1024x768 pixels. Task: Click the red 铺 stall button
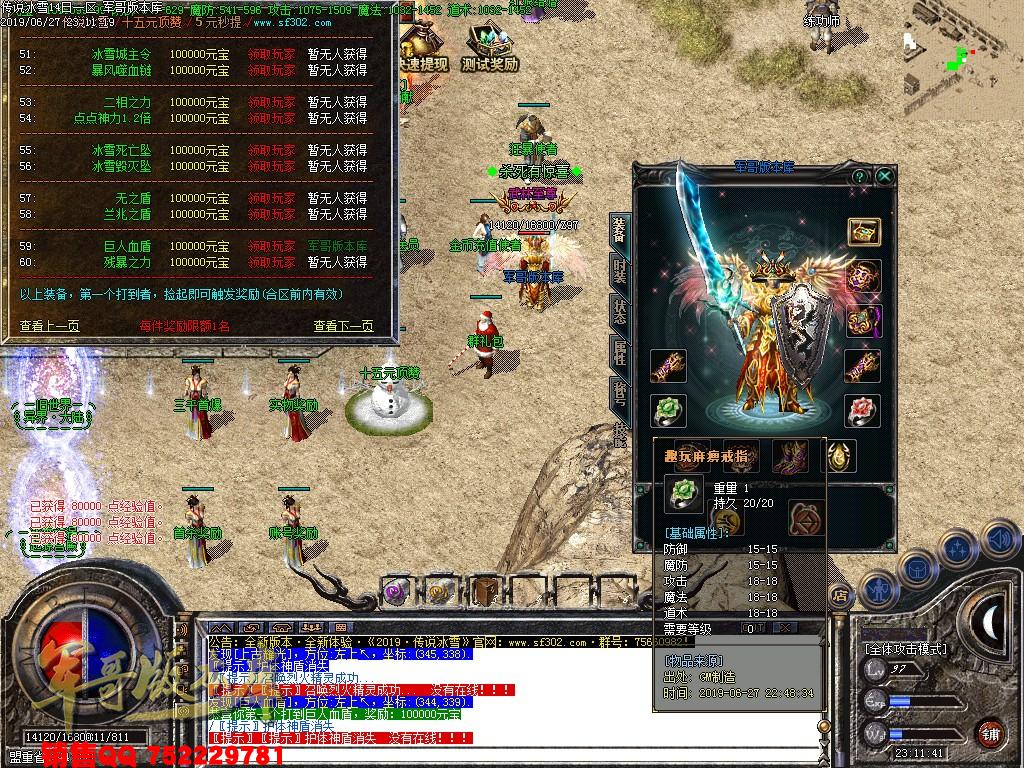click(990, 733)
